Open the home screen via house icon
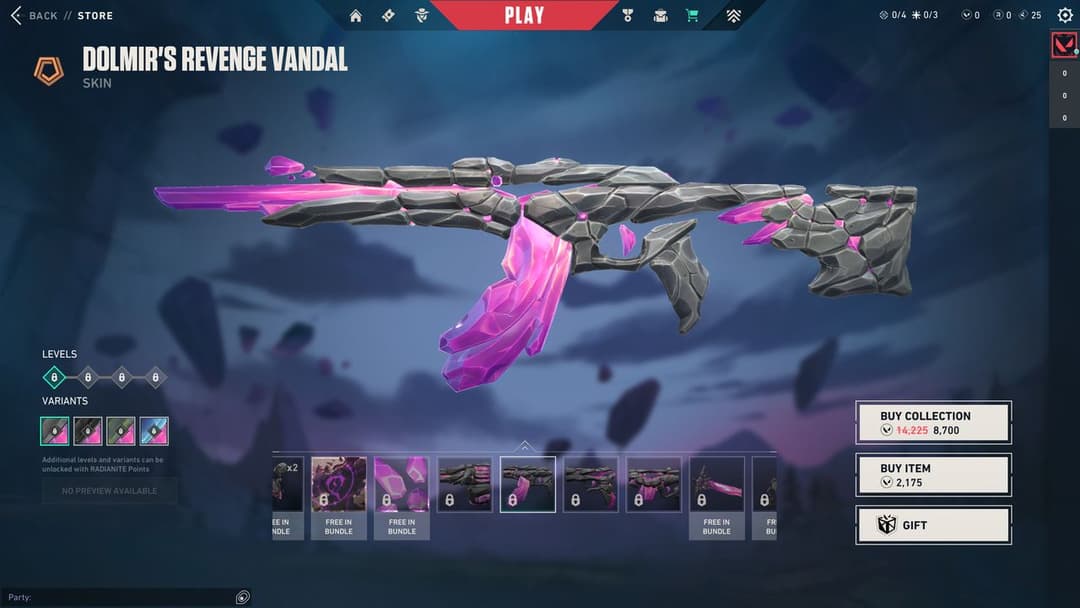The height and width of the screenshot is (608, 1080). point(356,15)
